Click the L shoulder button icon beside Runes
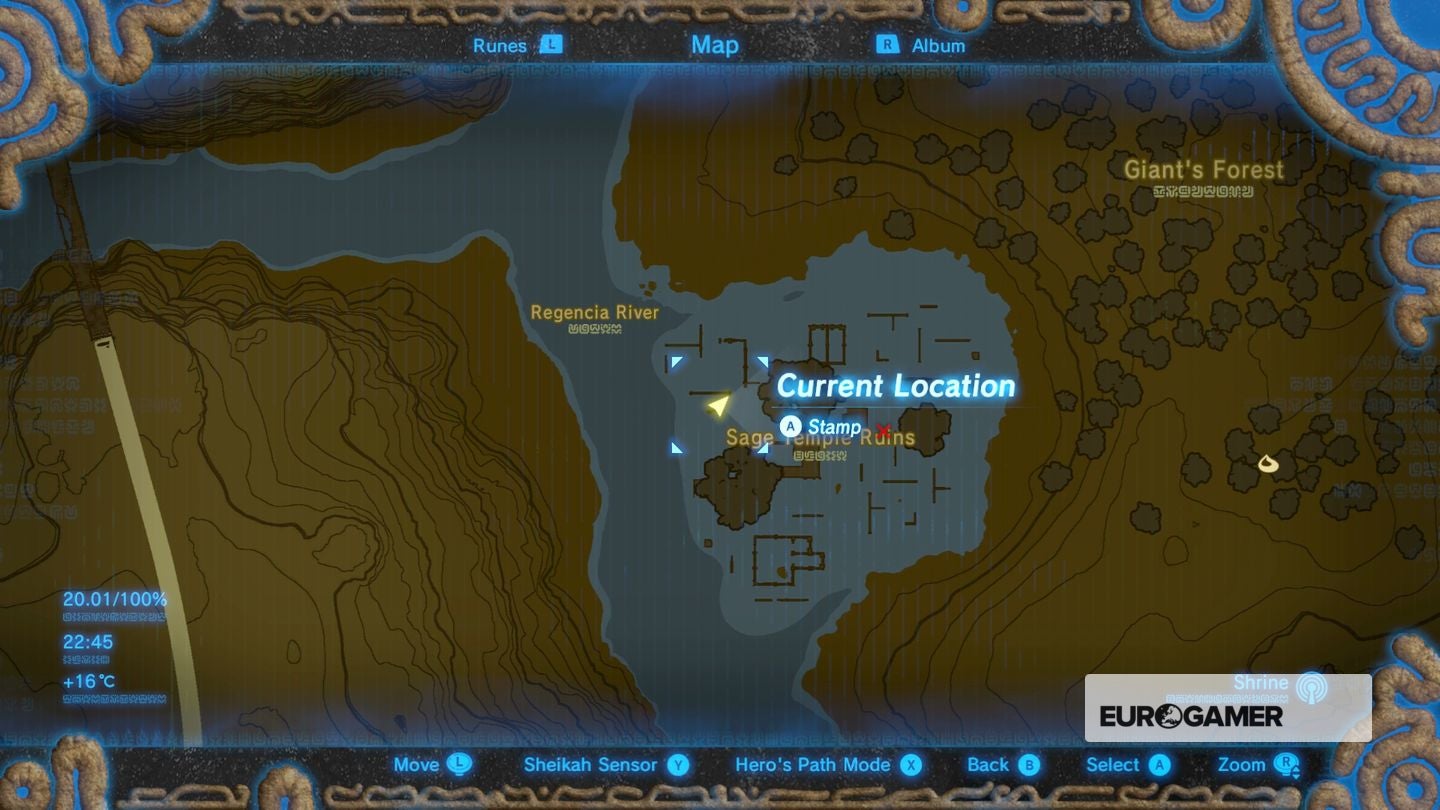Viewport: 1440px width, 810px height. point(553,45)
